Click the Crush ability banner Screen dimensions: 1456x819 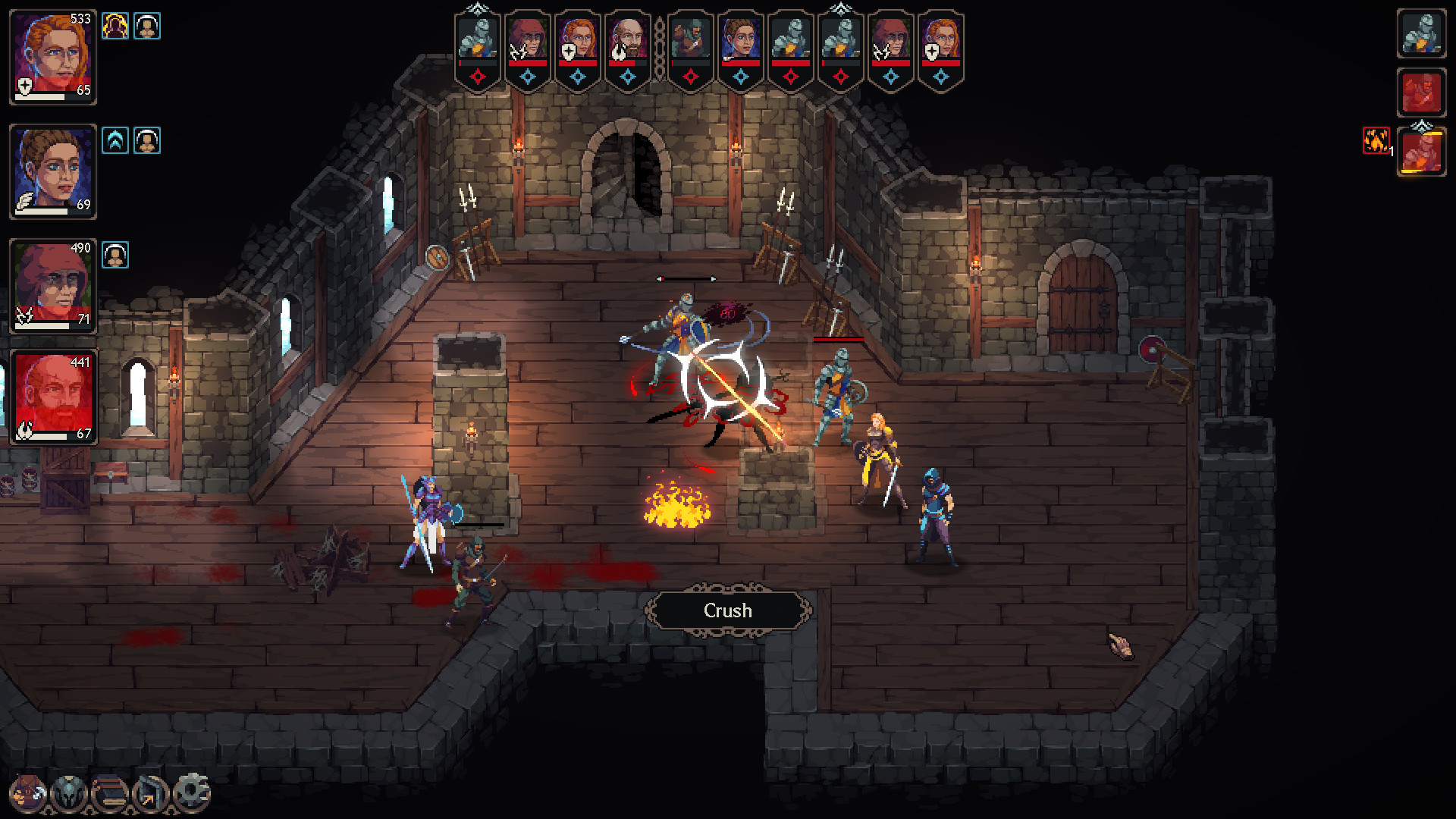coord(727,610)
